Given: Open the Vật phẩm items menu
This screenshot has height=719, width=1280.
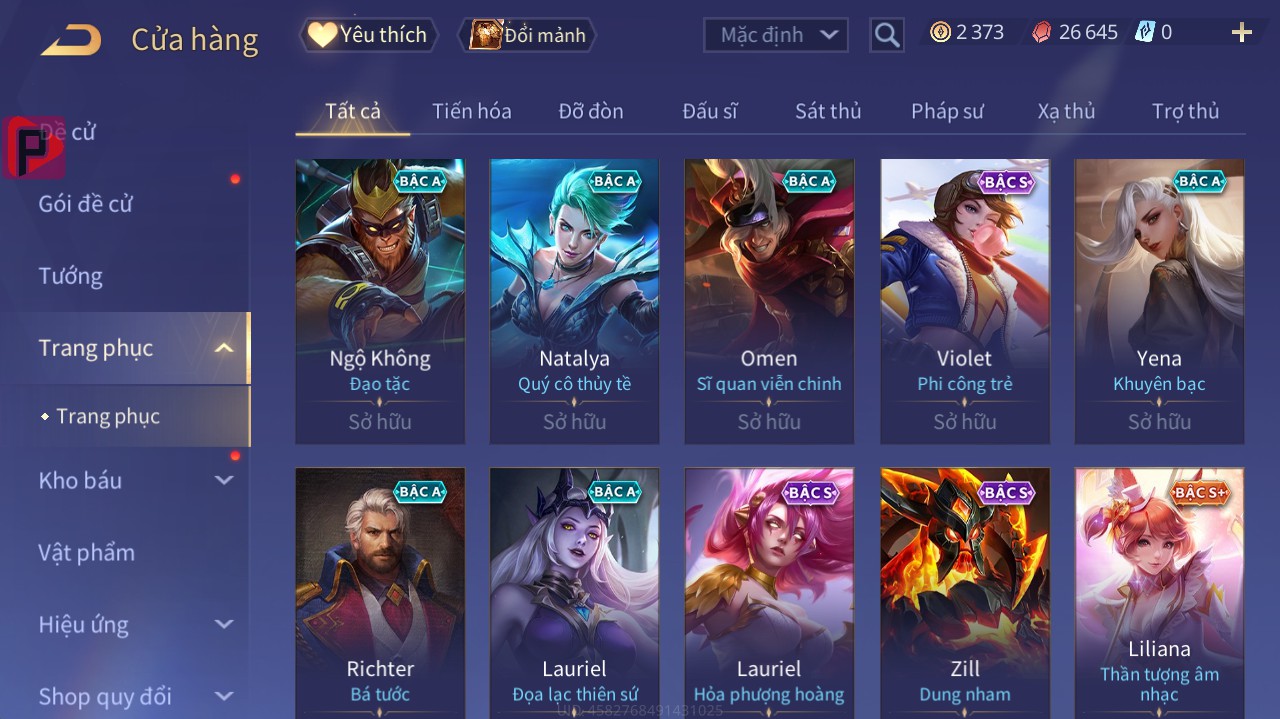Looking at the screenshot, I should click(x=86, y=552).
